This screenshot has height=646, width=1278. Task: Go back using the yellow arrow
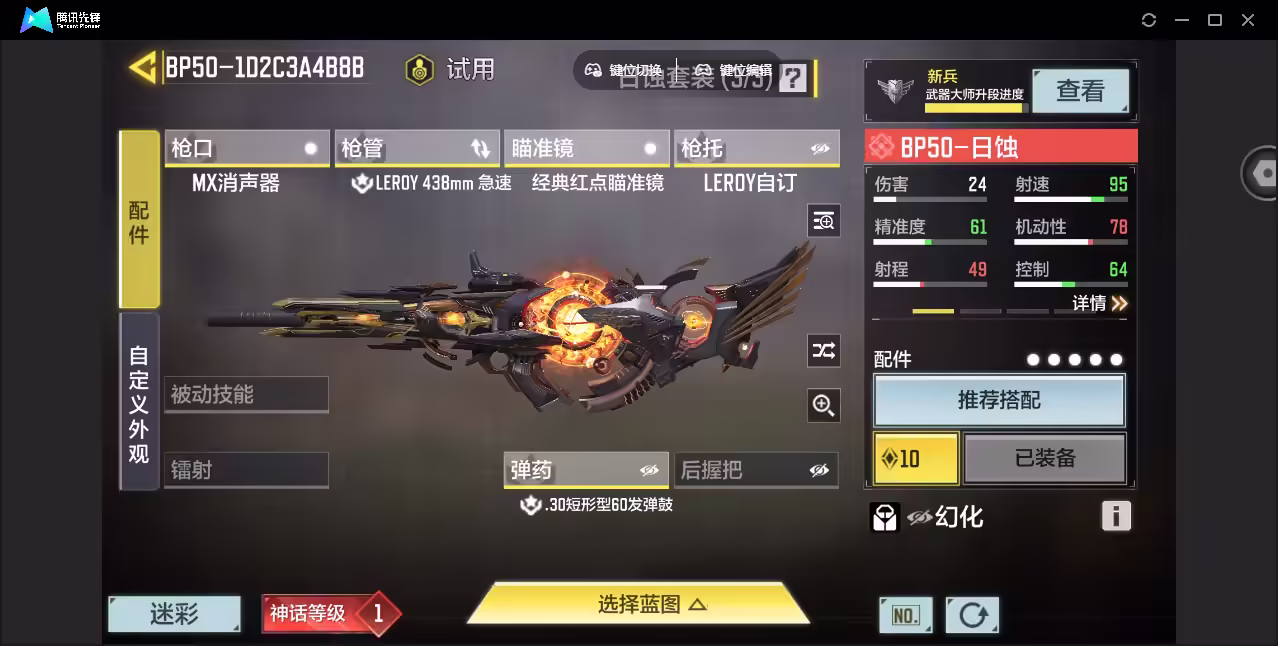[143, 68]
